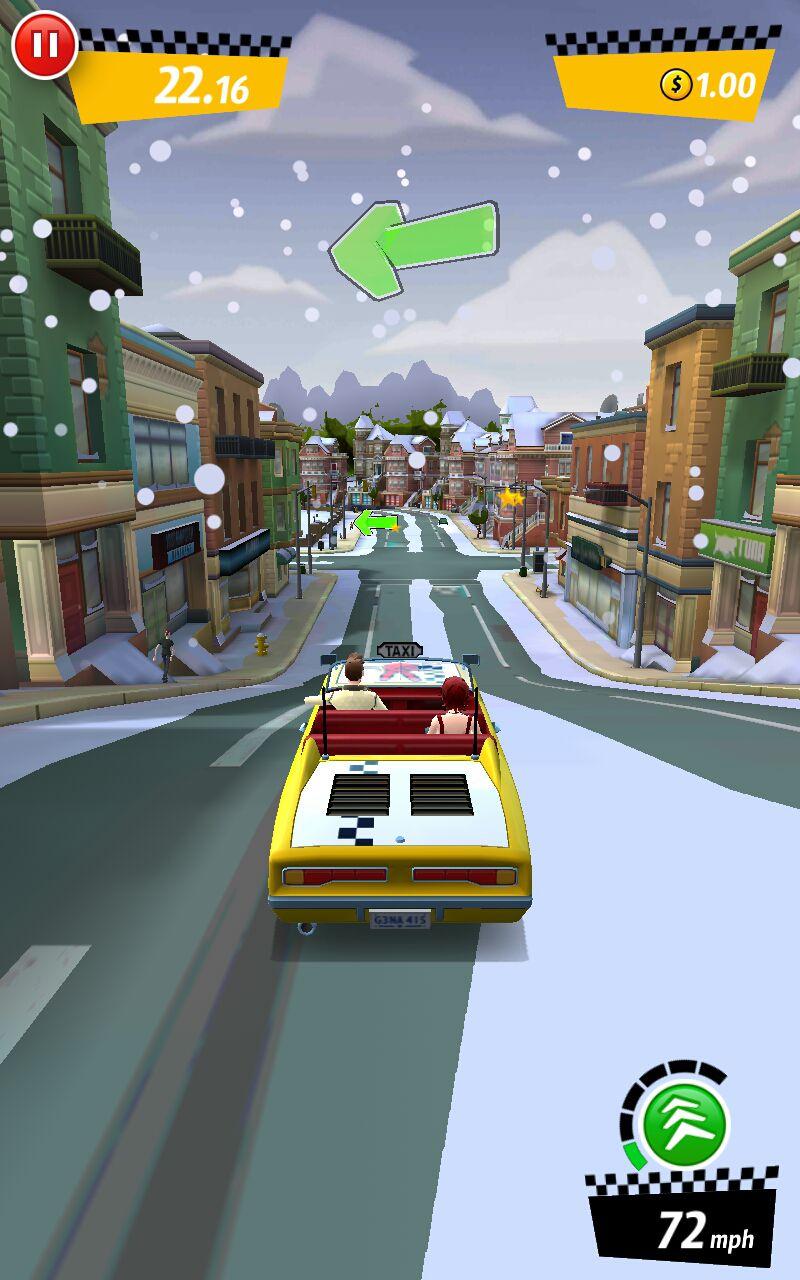800x1280 pixels.
Task: Activate the green boost button
Action: coord(684,1122)
